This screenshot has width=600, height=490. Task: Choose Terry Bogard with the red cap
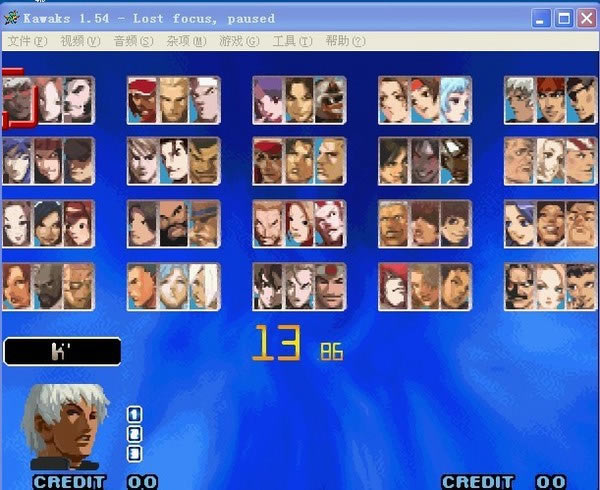tap(143, 100)
